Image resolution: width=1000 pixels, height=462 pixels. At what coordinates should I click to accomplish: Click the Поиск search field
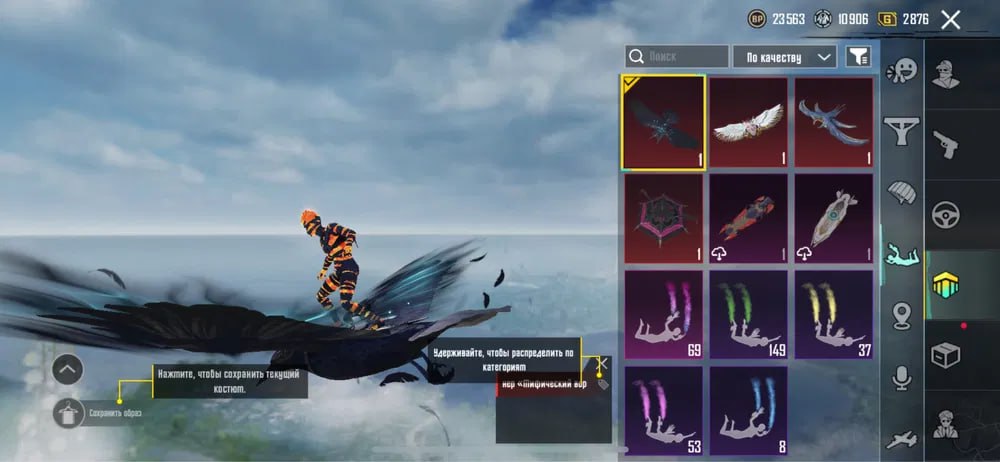coord(678,57)
